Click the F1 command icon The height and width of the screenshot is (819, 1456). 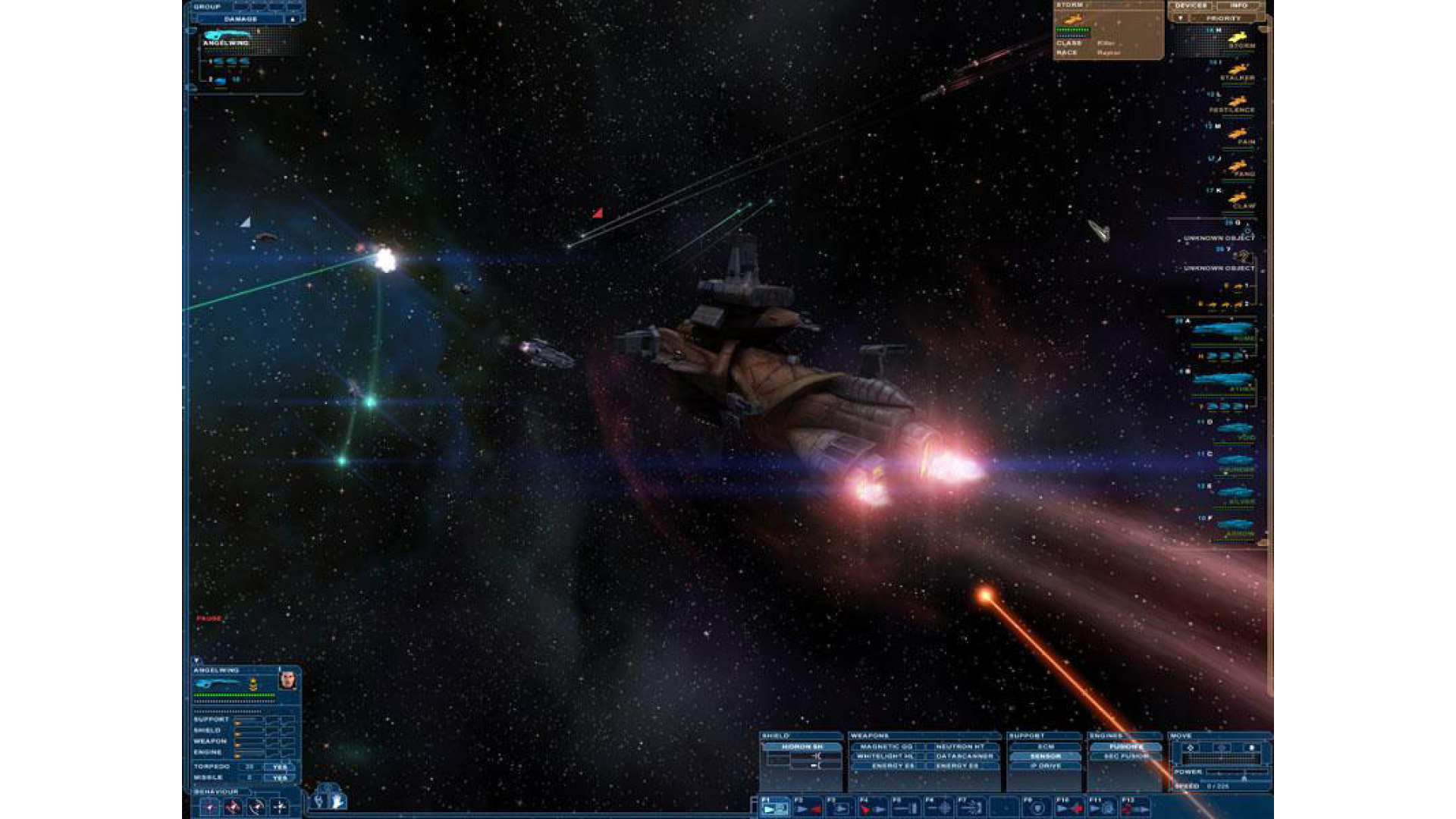point(773,808)
